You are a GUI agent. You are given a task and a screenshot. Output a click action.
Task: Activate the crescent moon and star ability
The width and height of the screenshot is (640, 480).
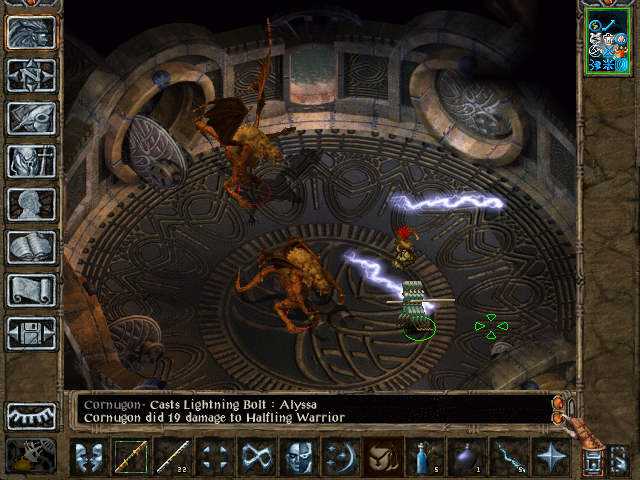click(x=341, y=457)
